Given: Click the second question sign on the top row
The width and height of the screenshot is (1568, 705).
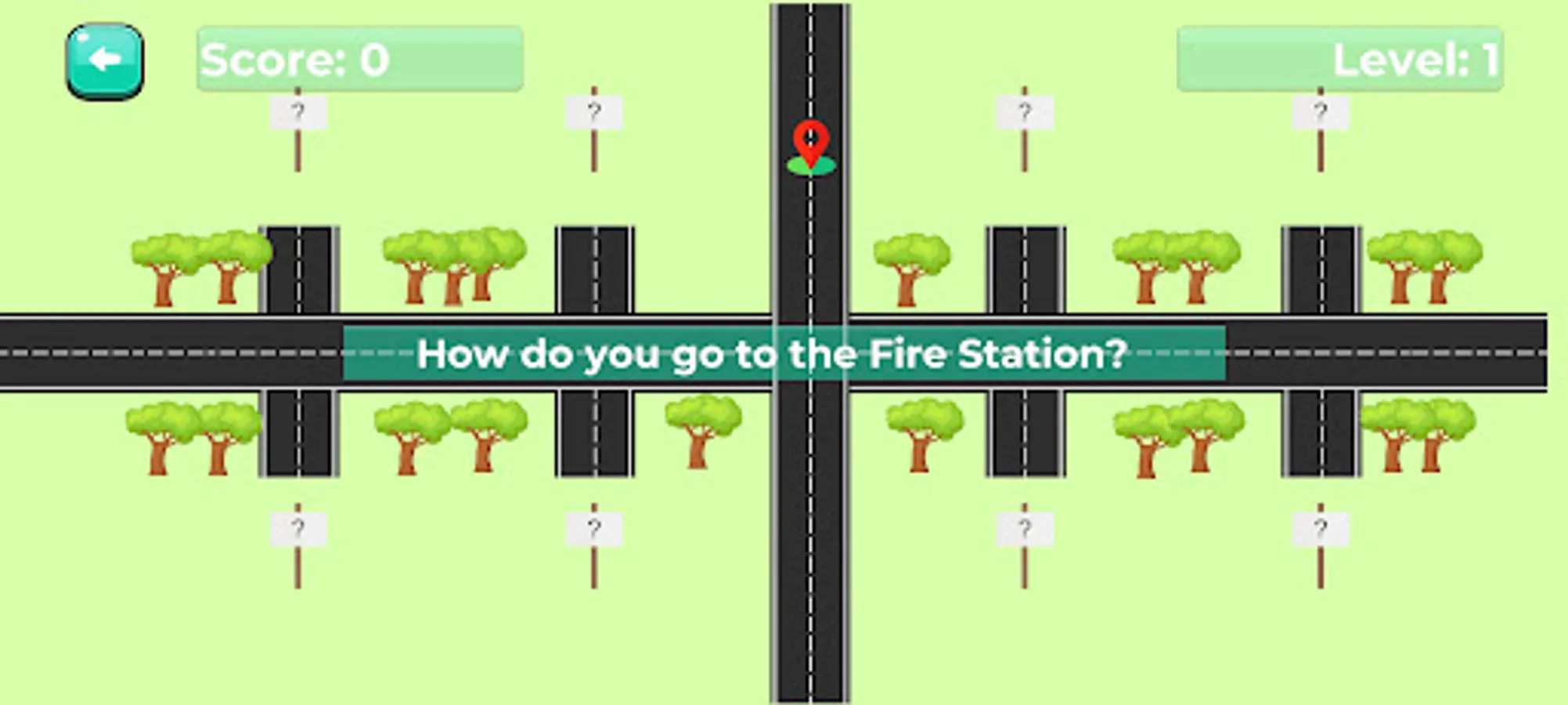Looking at the screenshot, I should (x=595, y=110).
